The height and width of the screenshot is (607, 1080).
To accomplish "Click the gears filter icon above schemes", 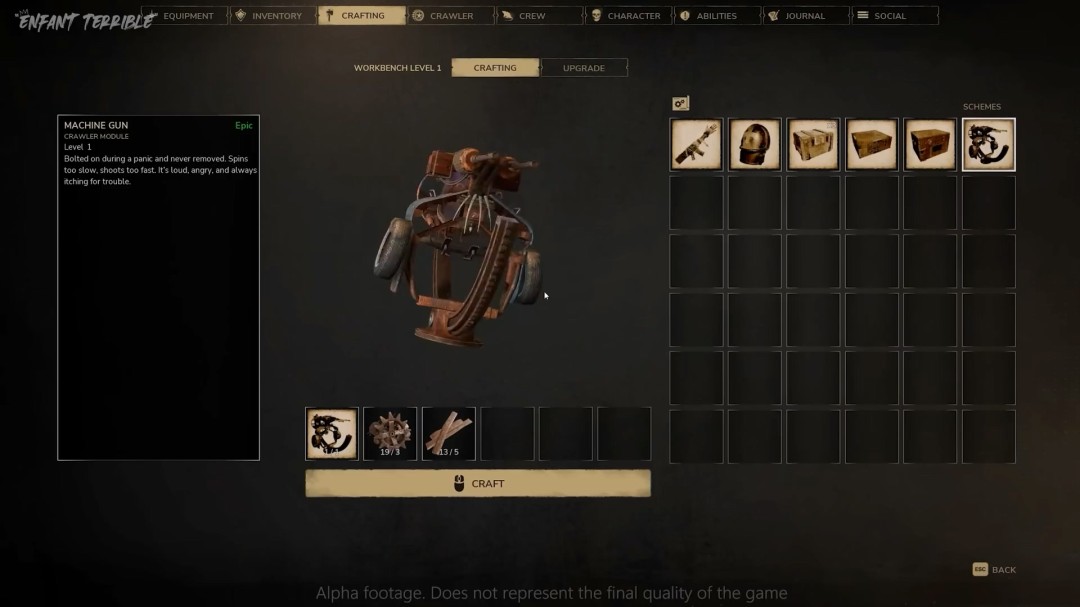I will [x=681, y=104].
